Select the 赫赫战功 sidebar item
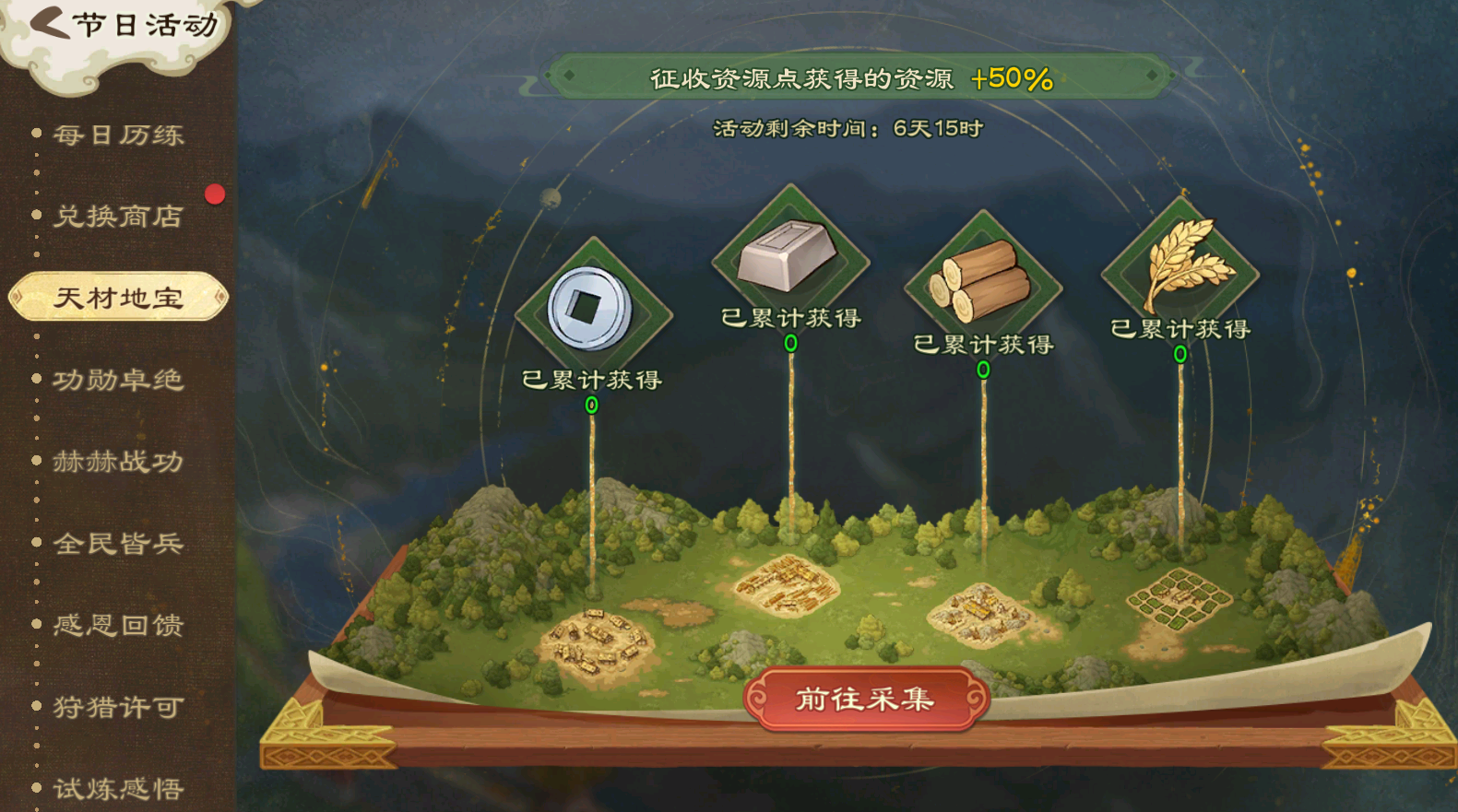 [118, 462]
